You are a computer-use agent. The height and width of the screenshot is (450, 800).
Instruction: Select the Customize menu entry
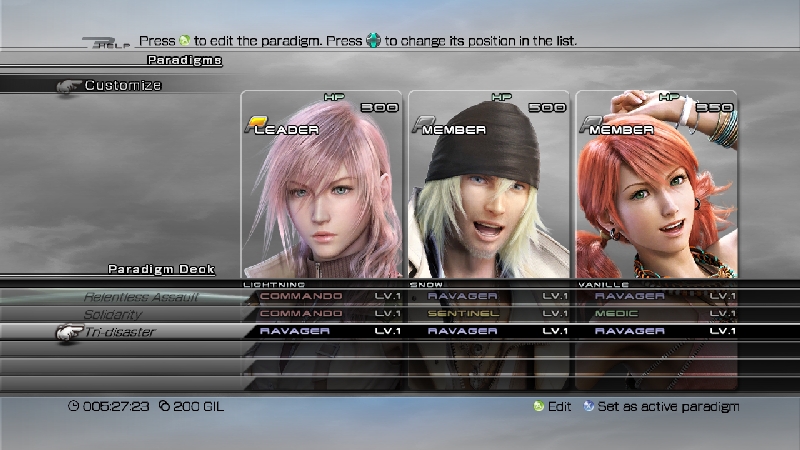[122, 86]
